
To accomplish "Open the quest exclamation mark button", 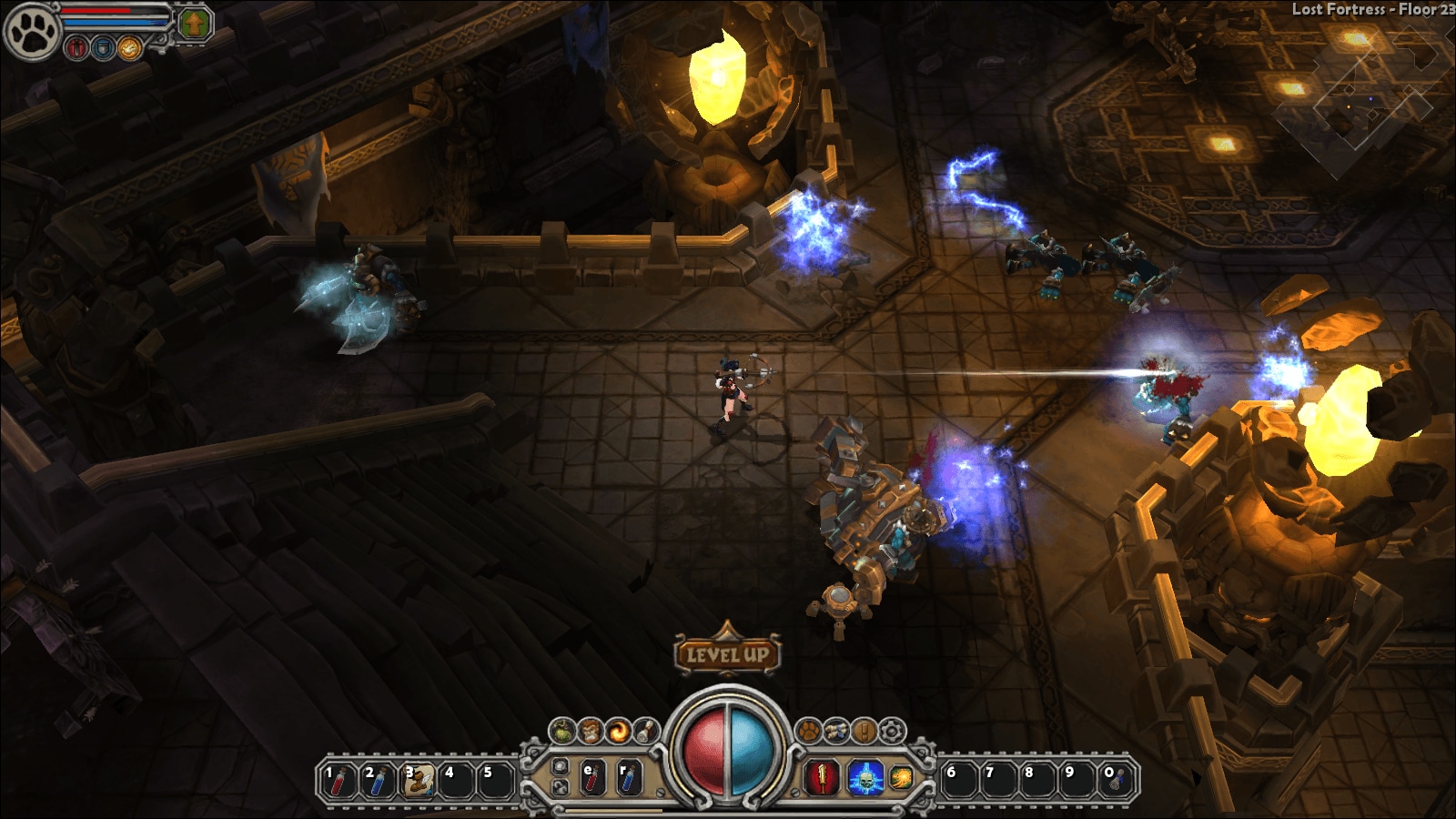I will (864, 730).
